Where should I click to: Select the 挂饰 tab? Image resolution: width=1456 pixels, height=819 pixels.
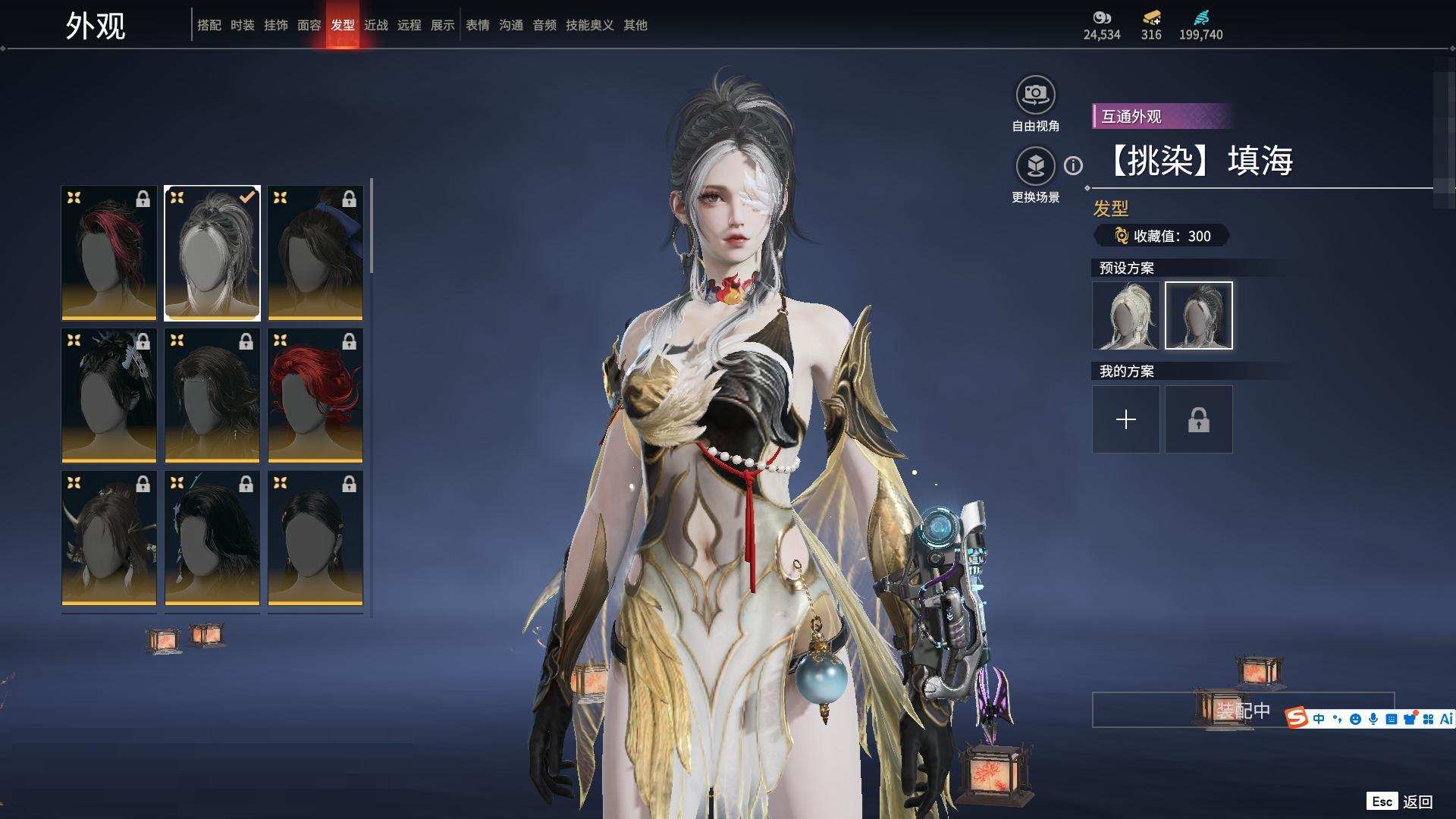pos(276,25)
